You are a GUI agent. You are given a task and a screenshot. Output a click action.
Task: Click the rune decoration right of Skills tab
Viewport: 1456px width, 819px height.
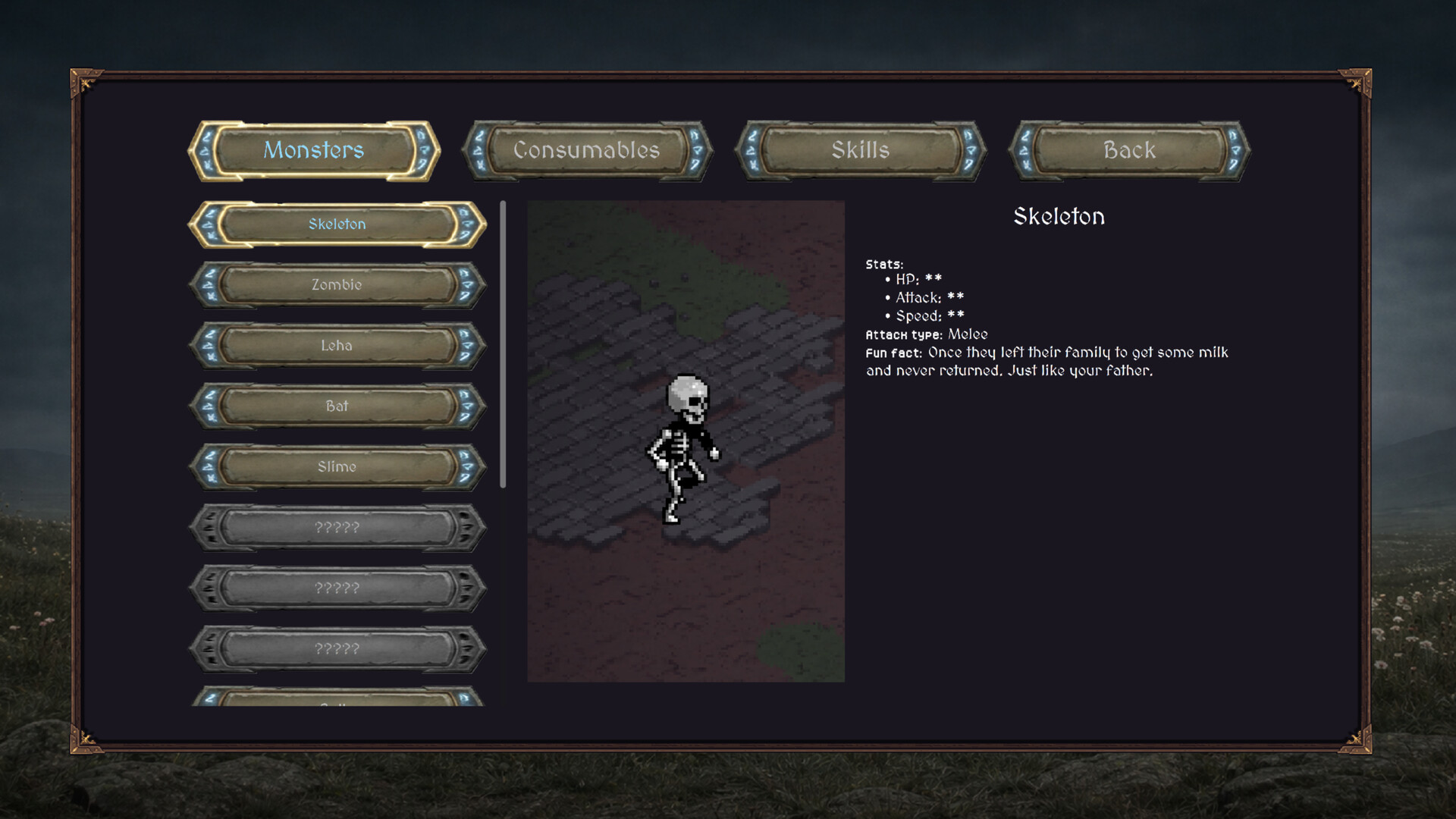click(x=970, y=150)
